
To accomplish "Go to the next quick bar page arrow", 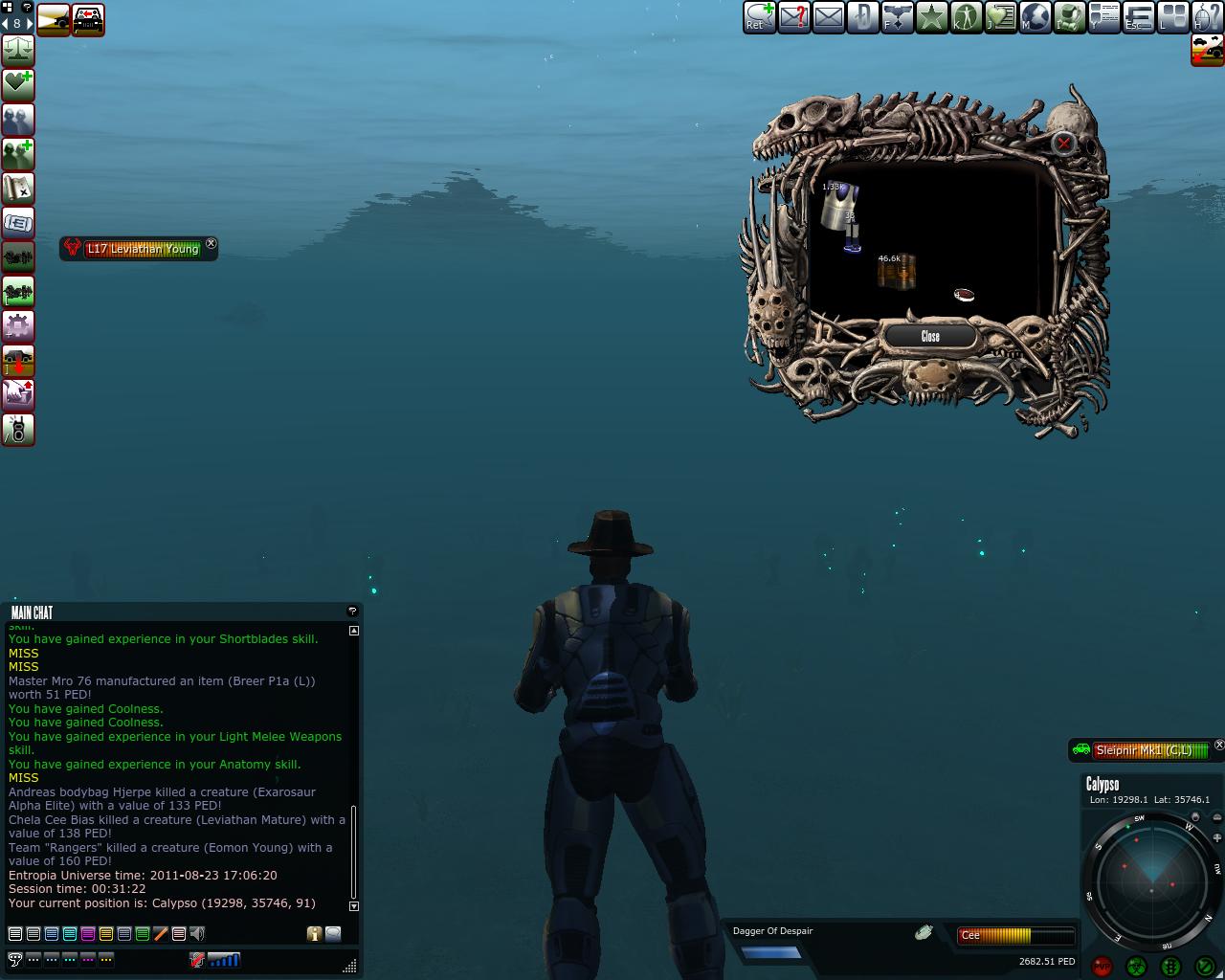I will [x=31, y=23].
